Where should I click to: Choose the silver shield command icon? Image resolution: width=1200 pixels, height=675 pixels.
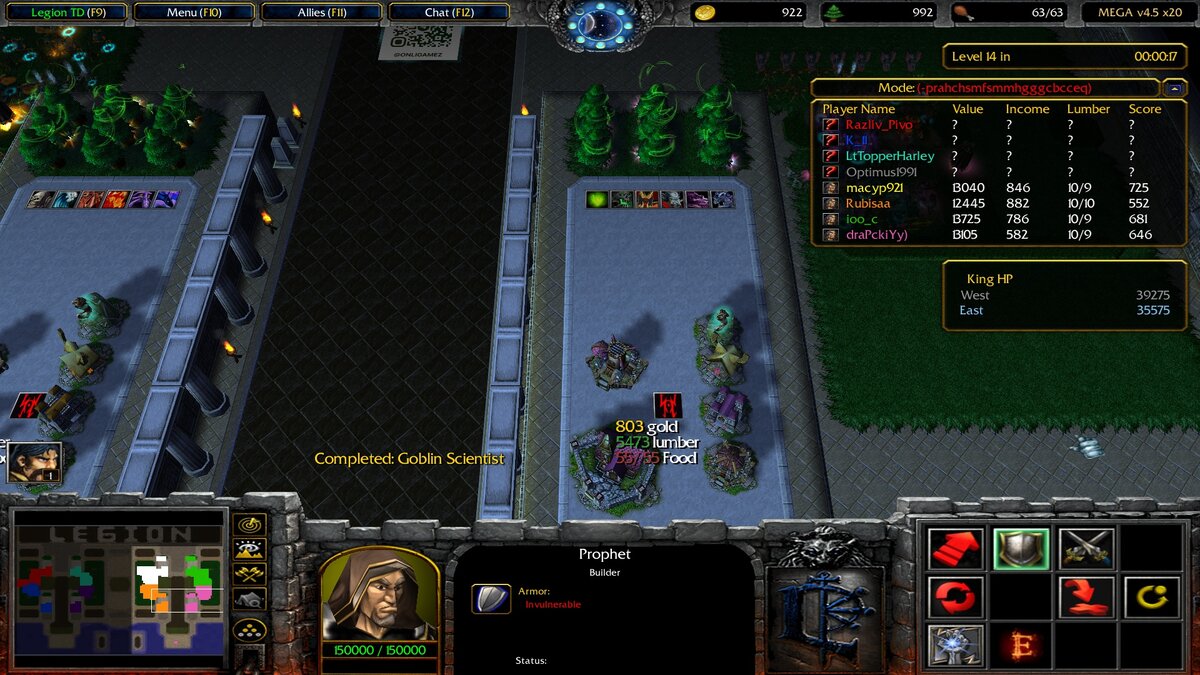pyautogui.click(x=1021, y=549)
